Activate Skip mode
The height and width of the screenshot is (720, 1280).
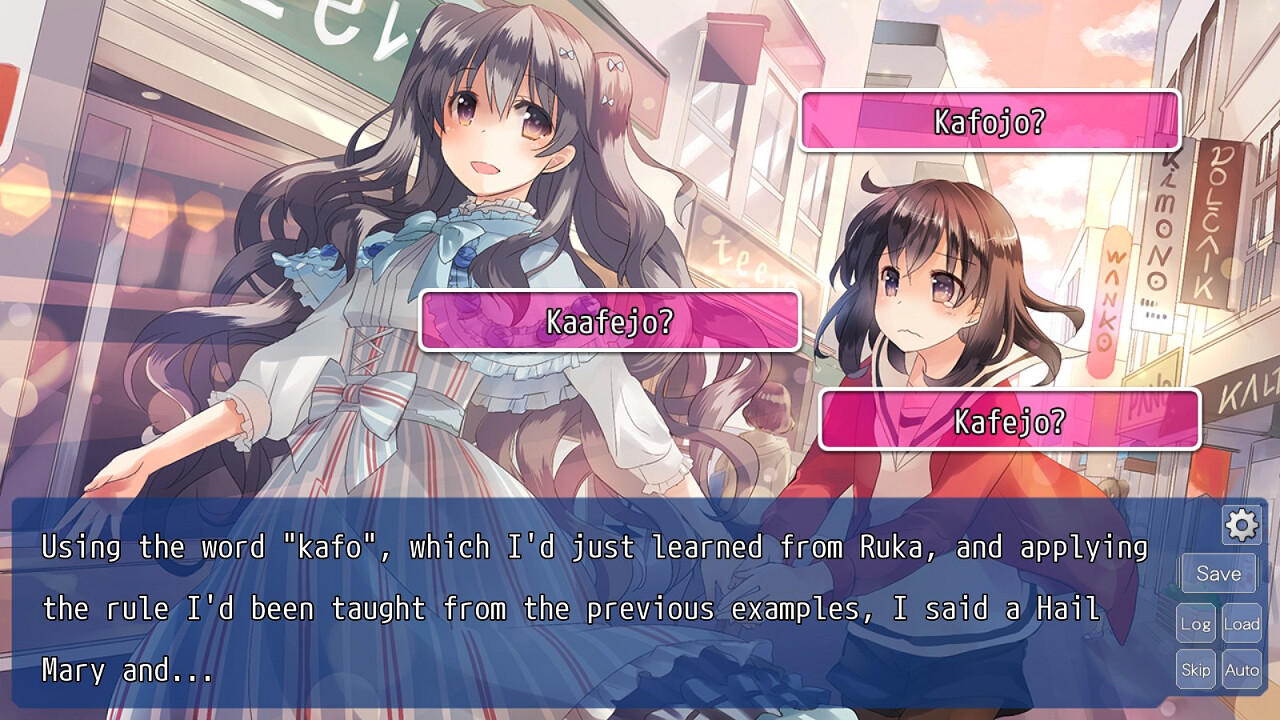click(x=1195, y=669)
